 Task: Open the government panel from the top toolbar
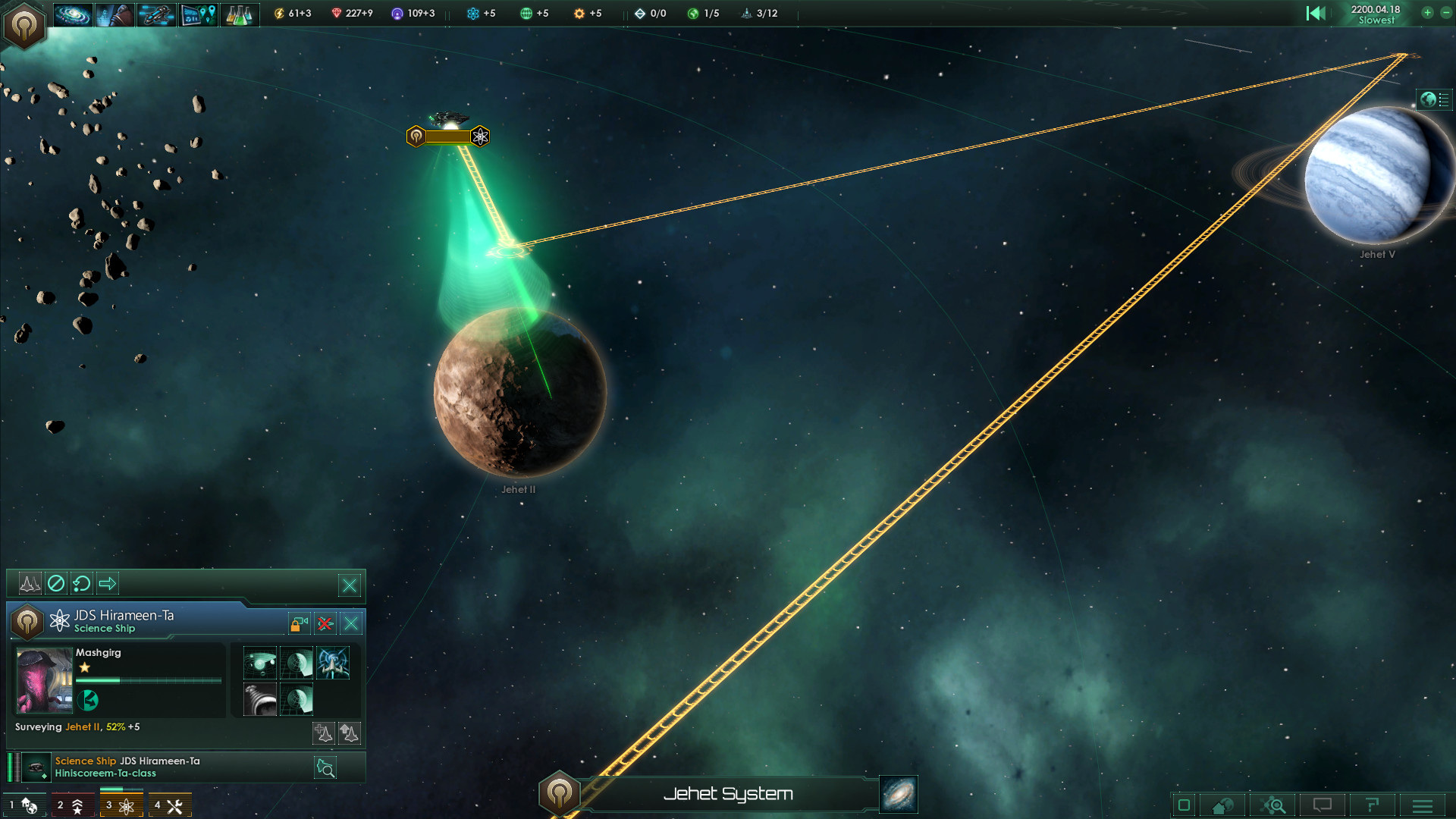(114, 14)
